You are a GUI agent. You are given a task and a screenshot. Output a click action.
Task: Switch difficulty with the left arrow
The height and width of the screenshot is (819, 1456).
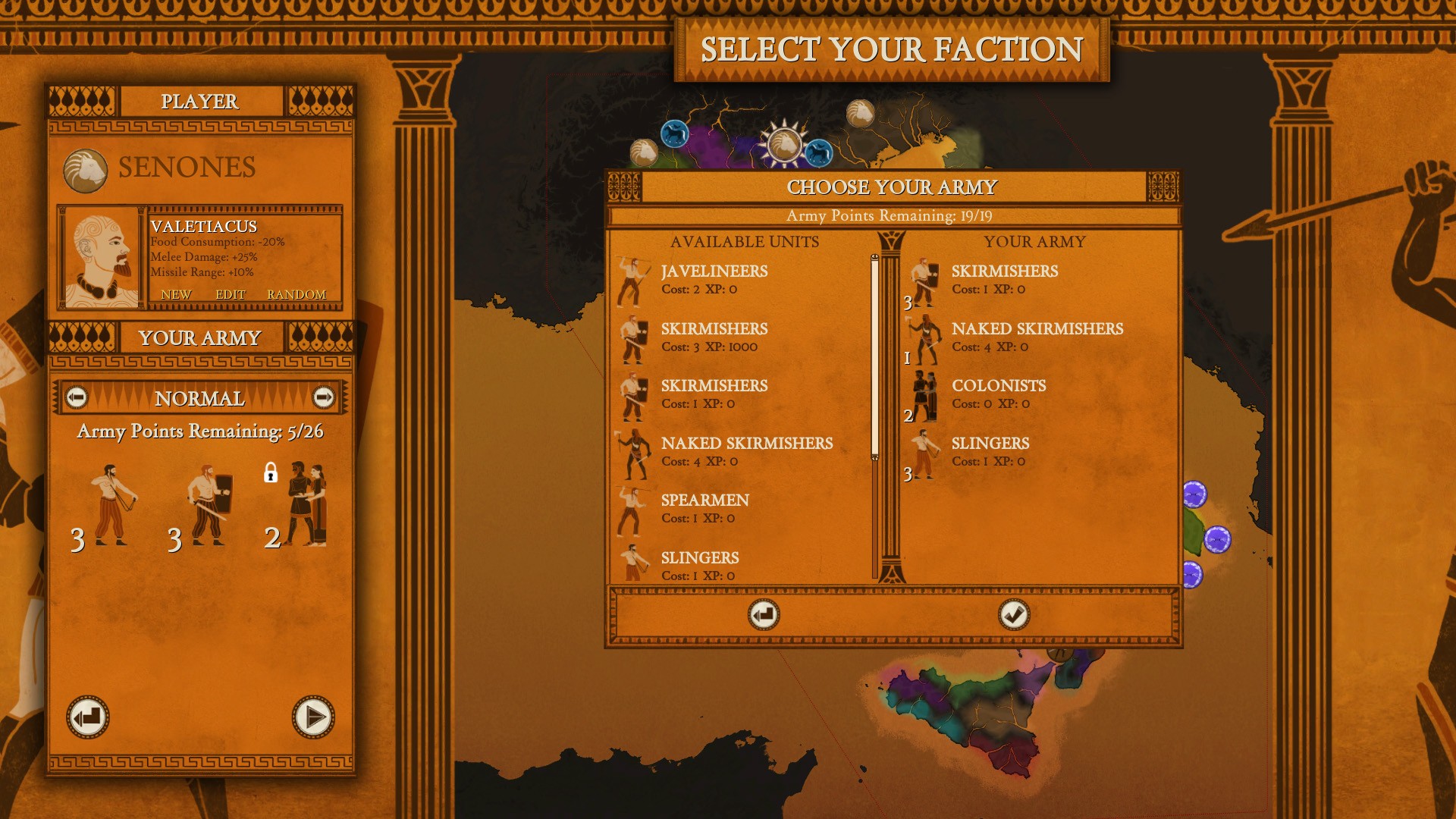76,397
